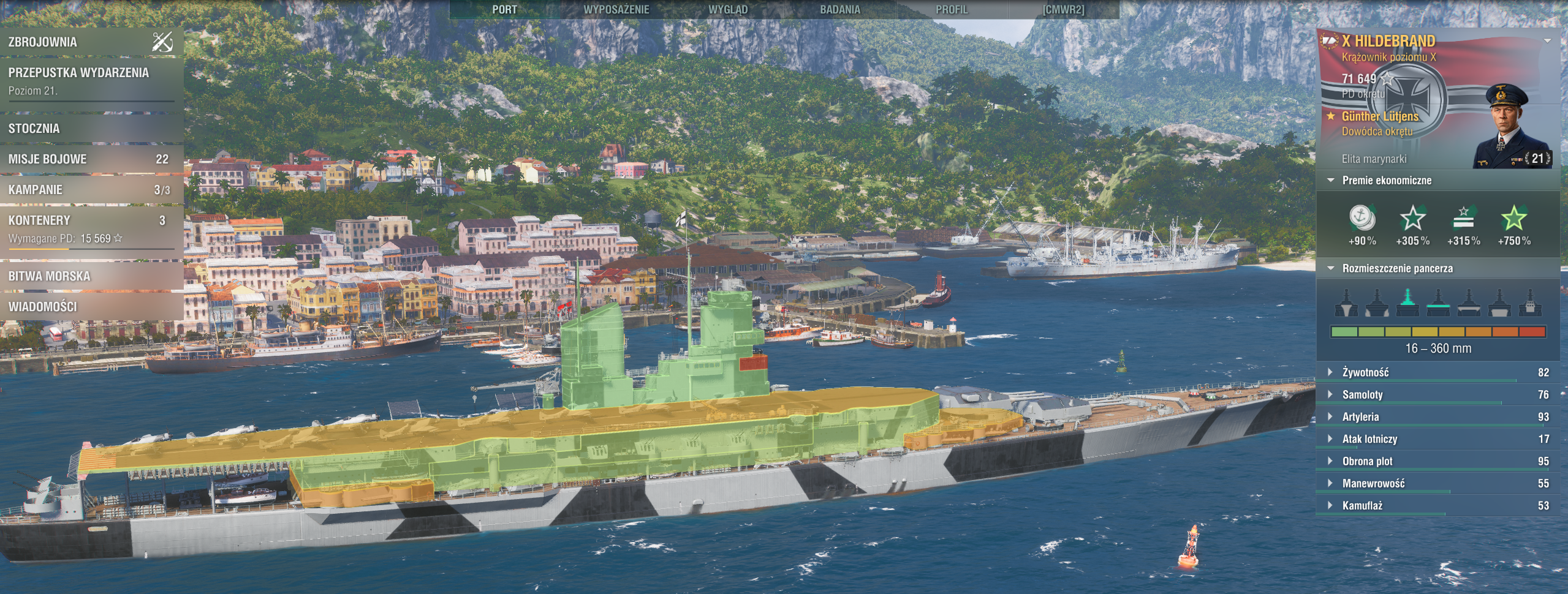Open the CMWR2 clan tab

point(1063,10)
